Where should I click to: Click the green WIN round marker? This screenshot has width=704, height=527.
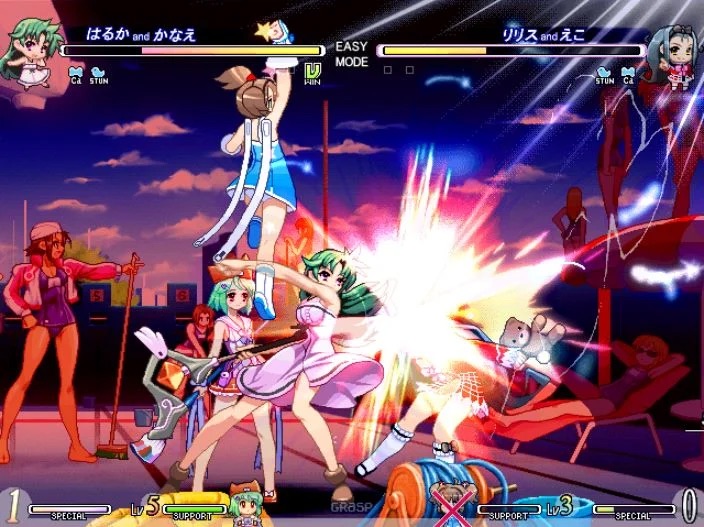pyautogui.click(x=312, y=74)
